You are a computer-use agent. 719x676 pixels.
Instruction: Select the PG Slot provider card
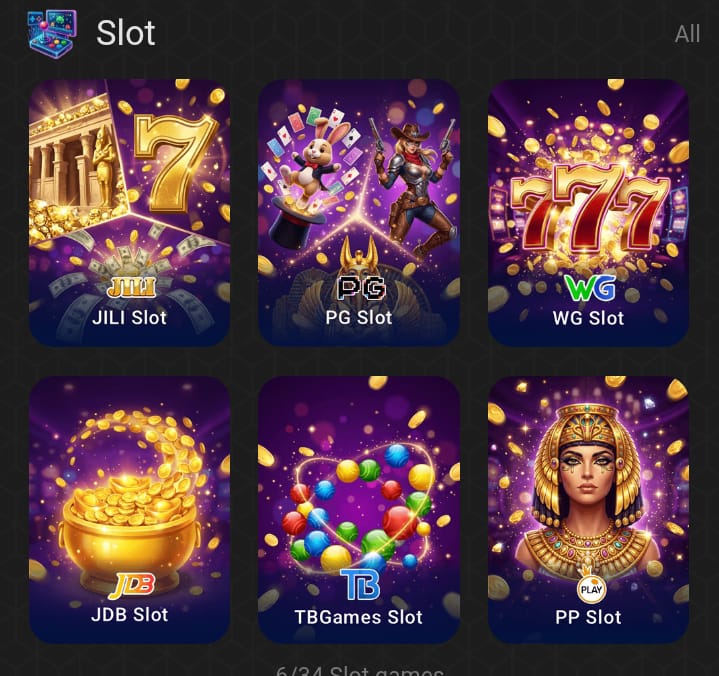click(359, 212)
